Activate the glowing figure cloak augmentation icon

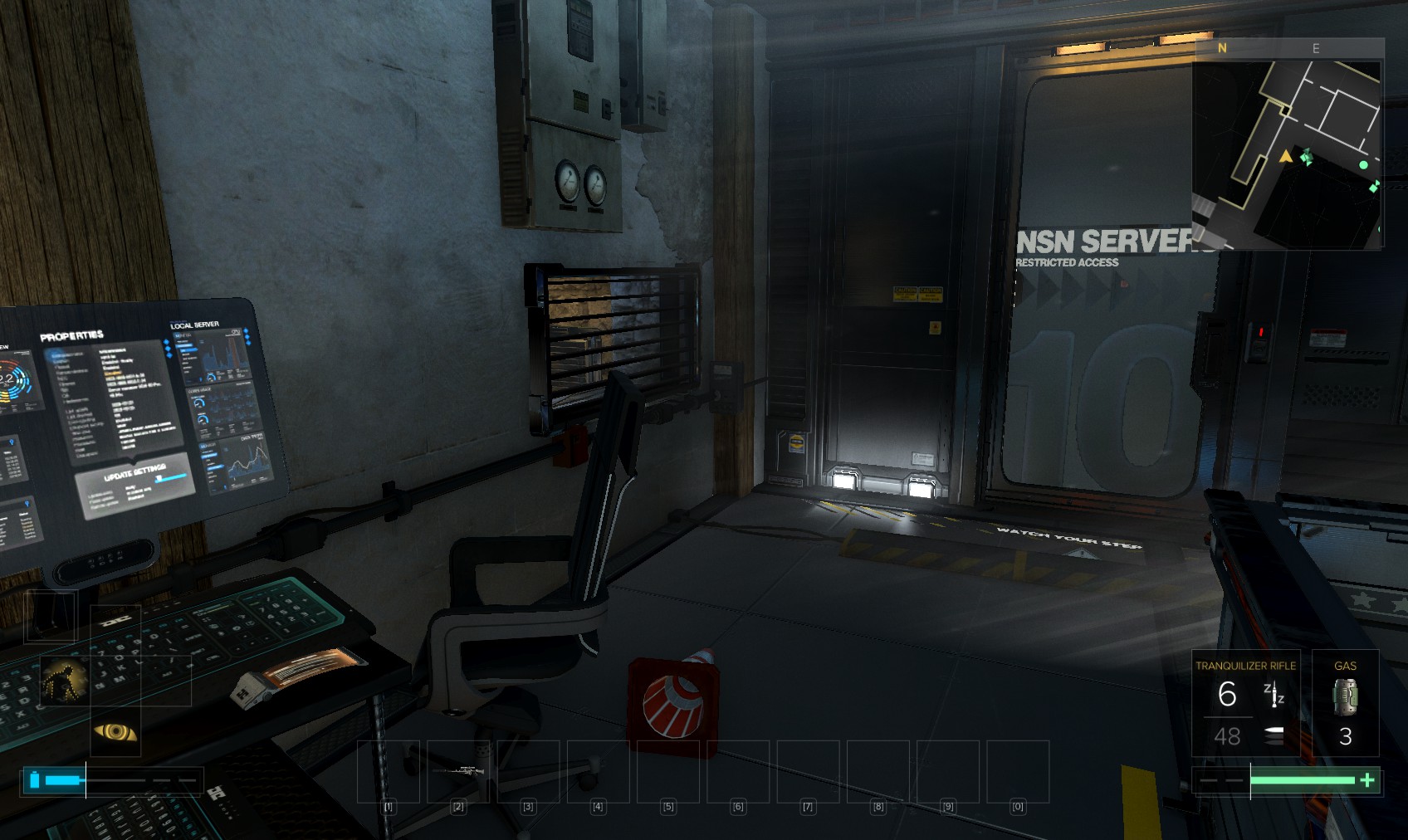[x=65, y=681]
